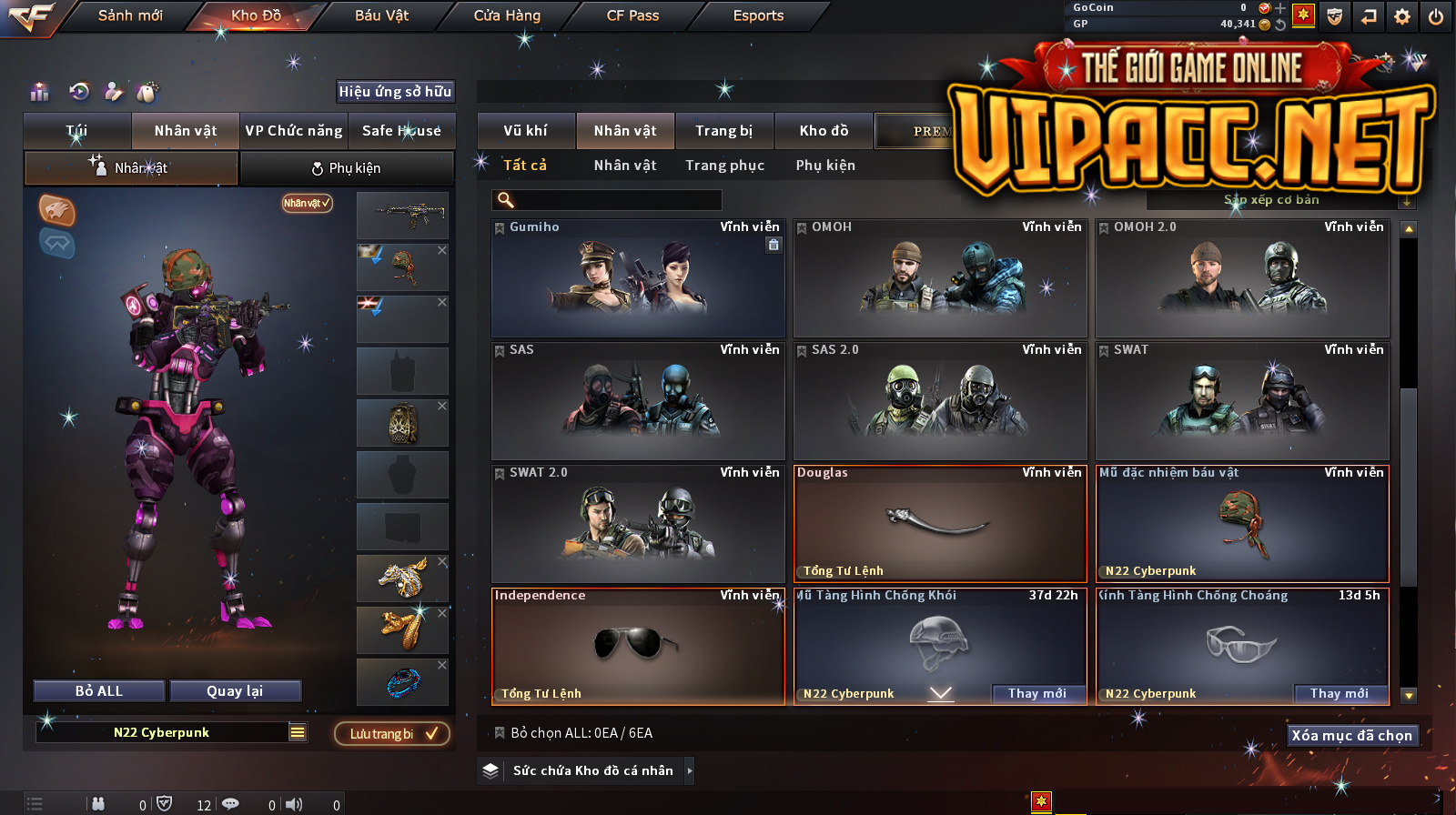Open the gear settings icon

tap(1402, 16)
